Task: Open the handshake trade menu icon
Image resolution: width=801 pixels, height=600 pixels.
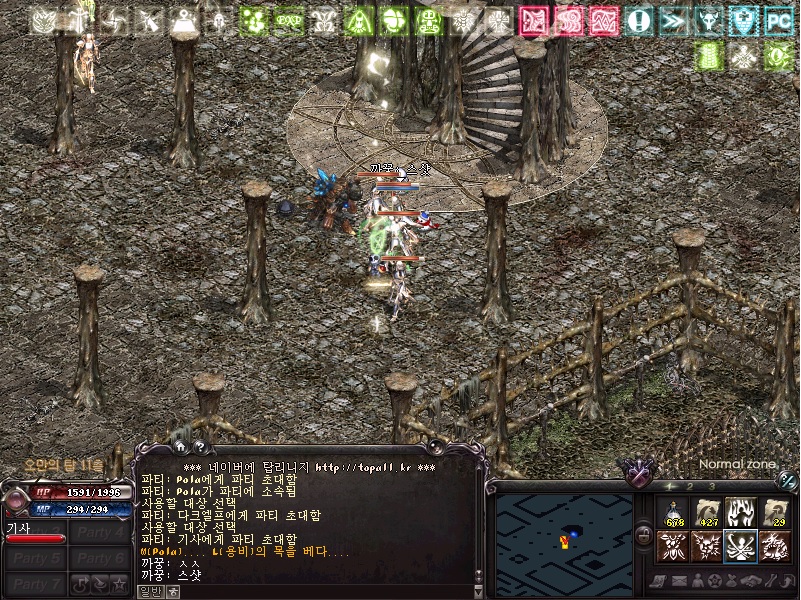Action: click(x=749, y=581)
